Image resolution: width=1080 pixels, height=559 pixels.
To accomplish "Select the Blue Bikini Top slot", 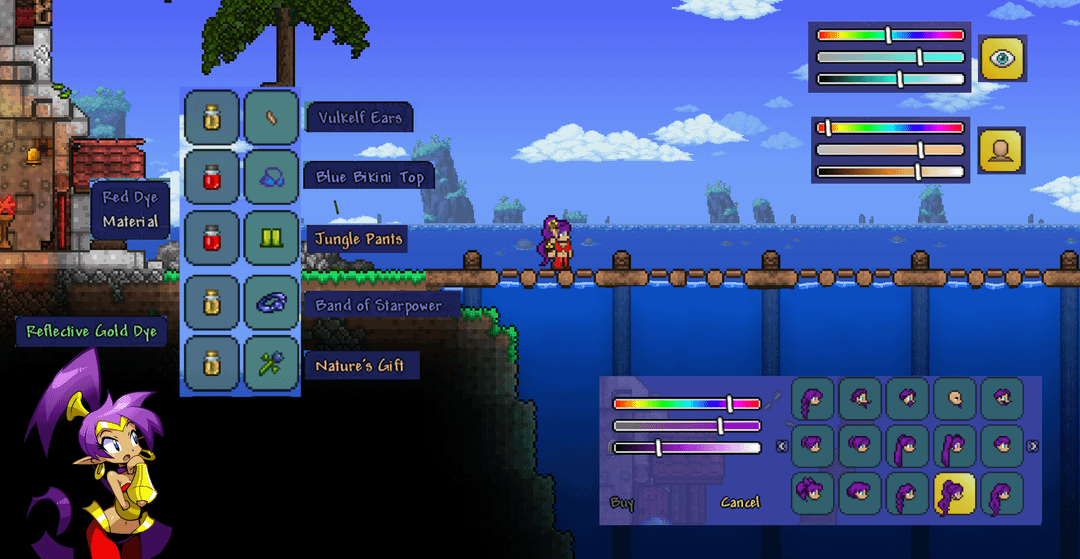I will [x=271, y=177].
